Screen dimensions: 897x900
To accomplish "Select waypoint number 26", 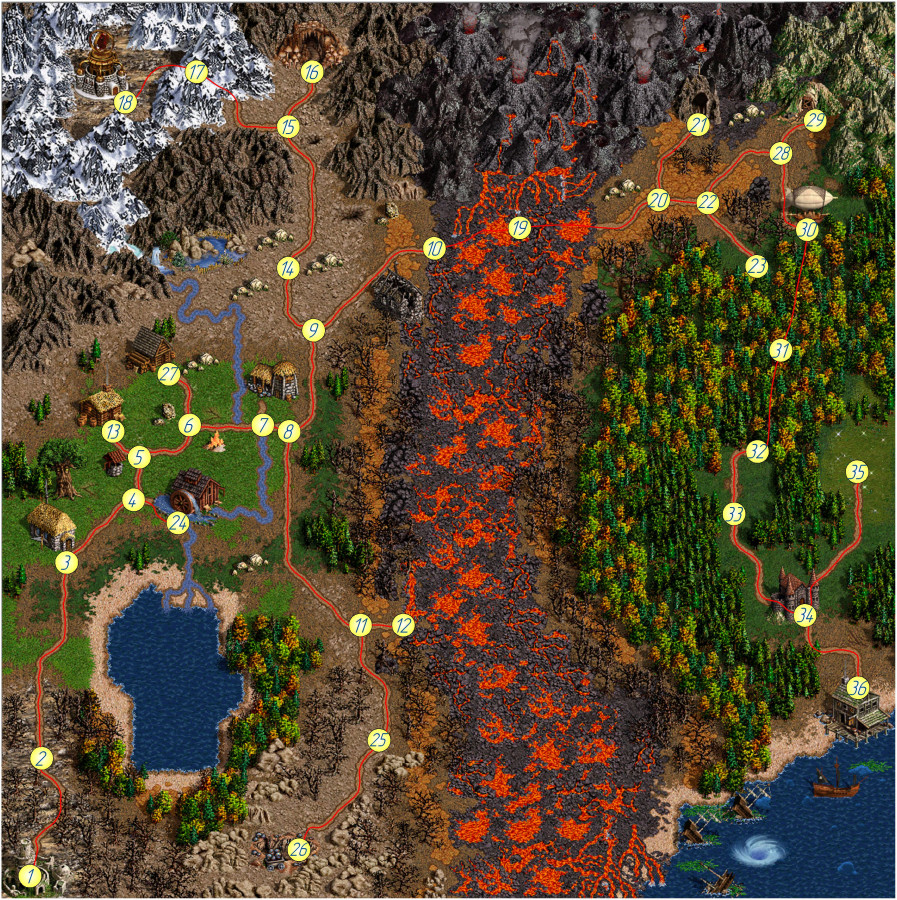I will [x=299, y=849].
